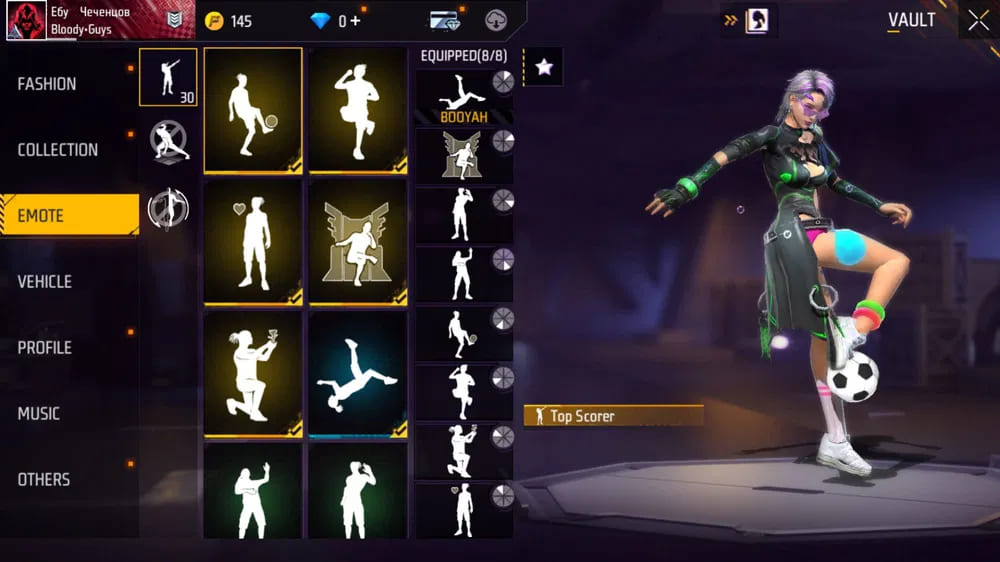Open the star favorites button
This screenshot has width=1000, height=562.
click(543, 67)
